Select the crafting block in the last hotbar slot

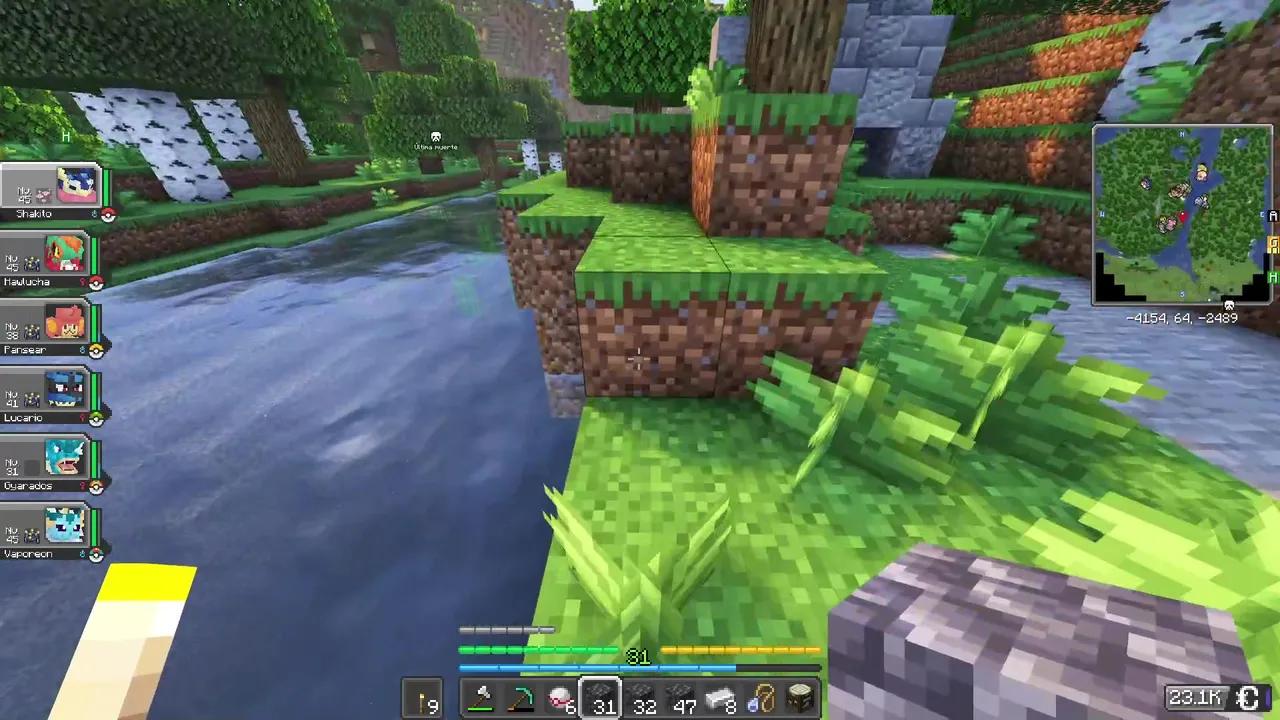click(801, 697)
